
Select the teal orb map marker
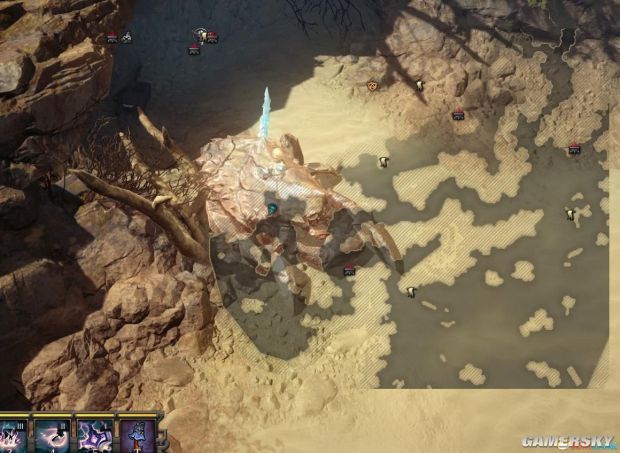(x=271, y=209)
